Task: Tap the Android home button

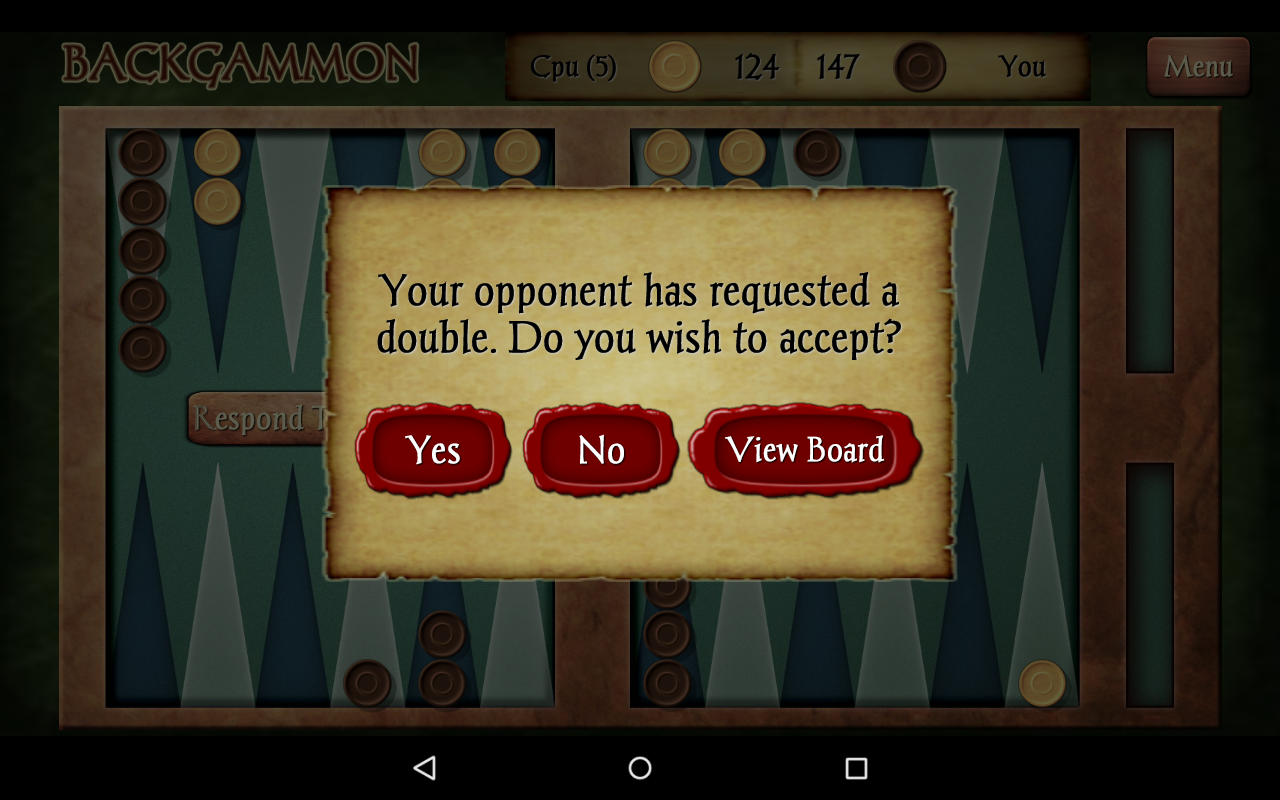Action: point(639,766)
